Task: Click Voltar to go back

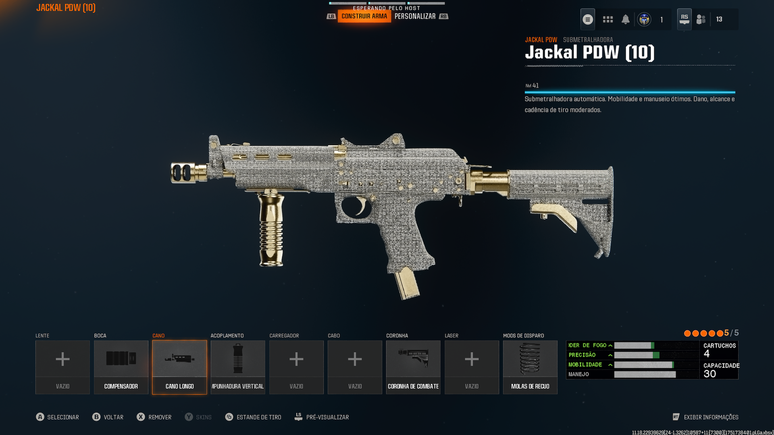Action: [108, 417]
